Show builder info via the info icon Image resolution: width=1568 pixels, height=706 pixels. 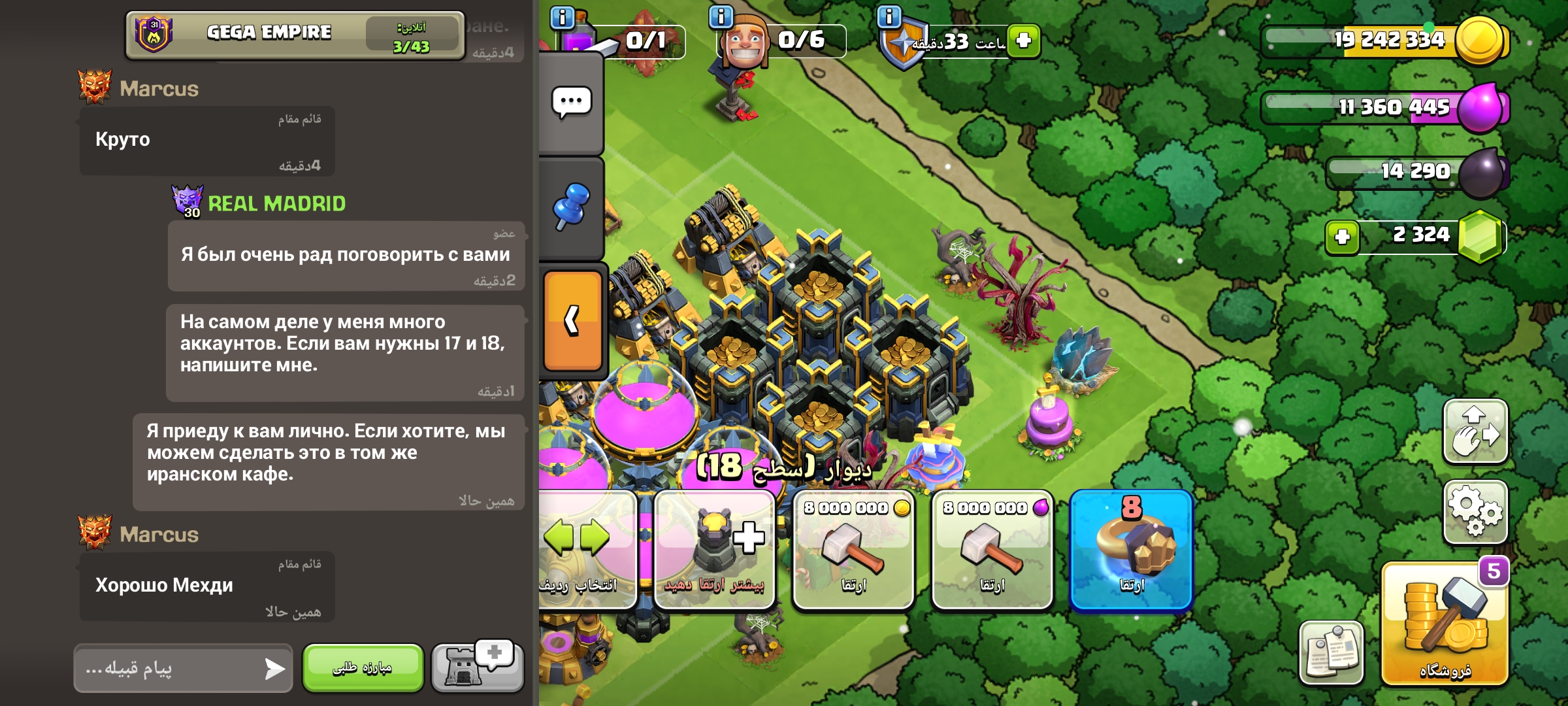[x=721, y=16]
